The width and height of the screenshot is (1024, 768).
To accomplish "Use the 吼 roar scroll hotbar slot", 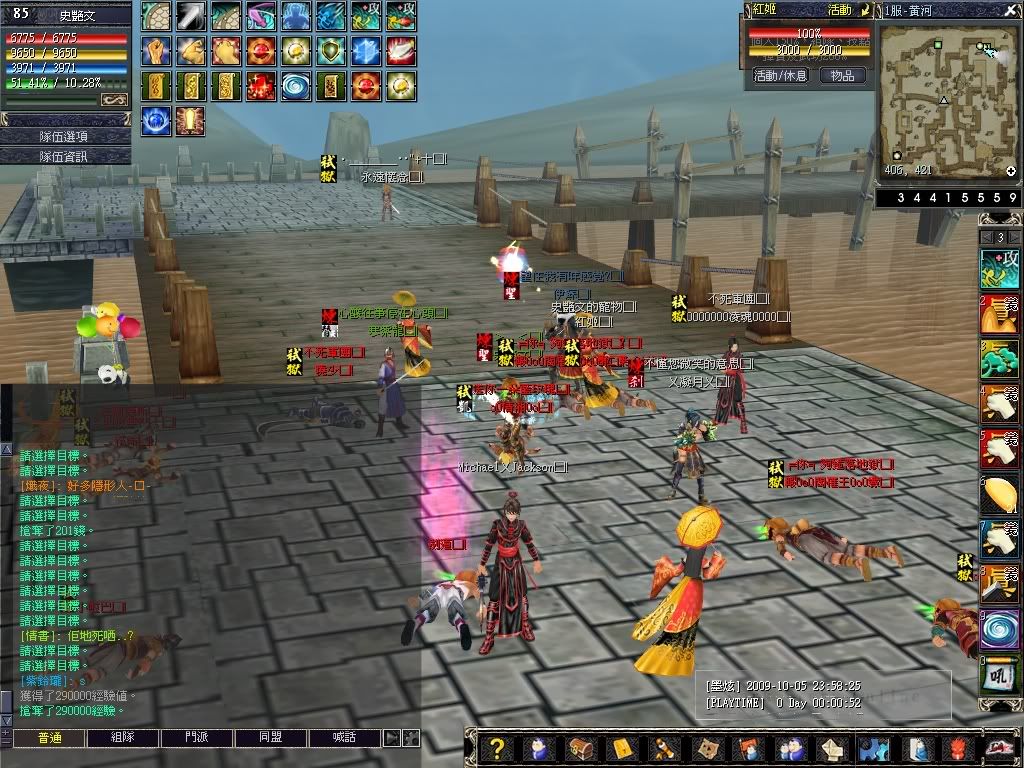I will point(999,675).
